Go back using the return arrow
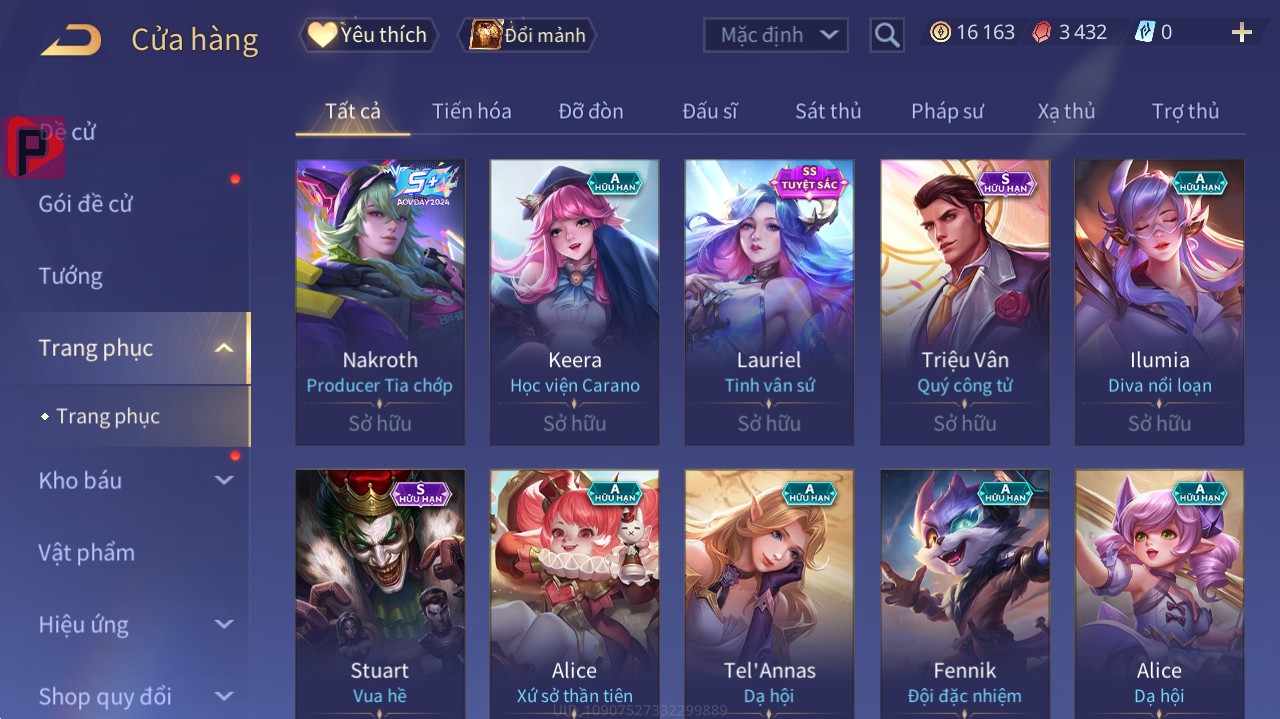This screenshot has height=719, width=1280. [x=71, y=40]
